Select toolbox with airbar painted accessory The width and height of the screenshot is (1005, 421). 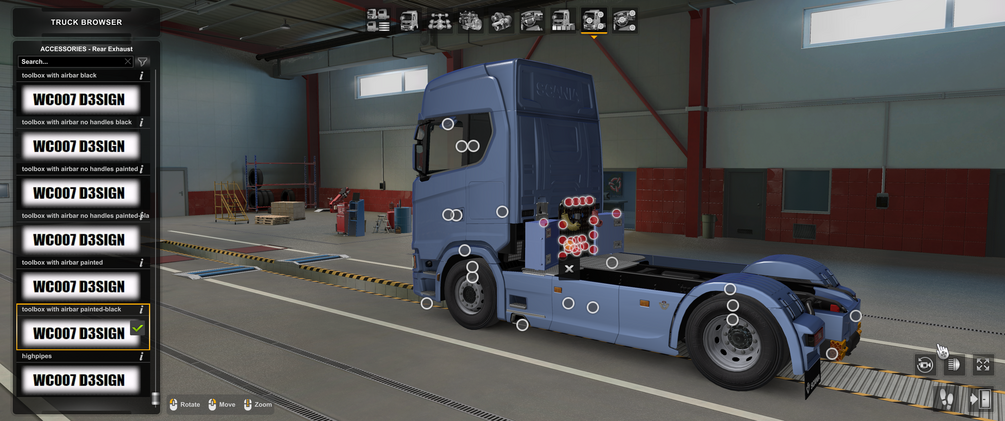(80, 287)
